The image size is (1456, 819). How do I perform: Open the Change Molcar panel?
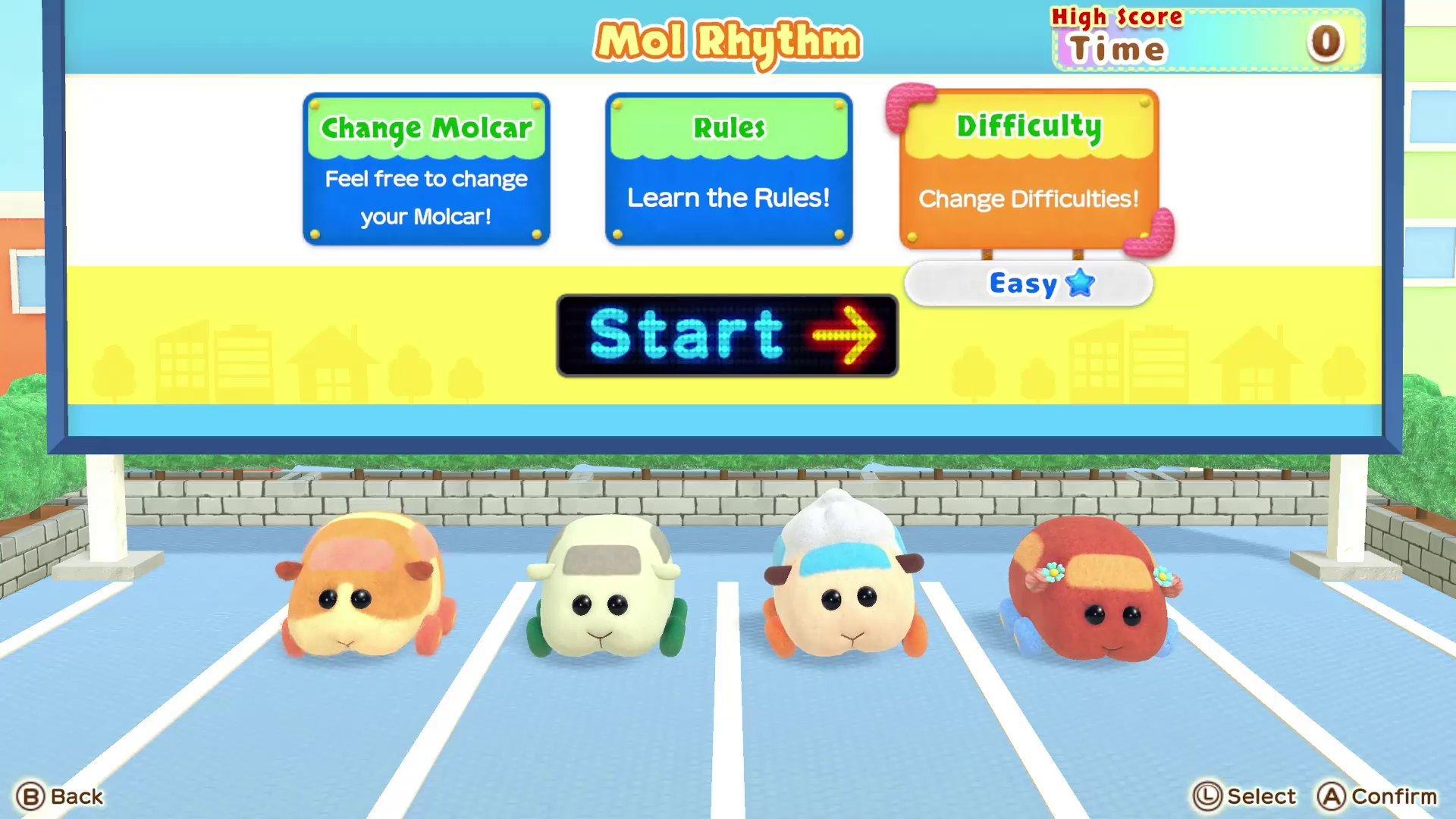[x=426, y=168]
